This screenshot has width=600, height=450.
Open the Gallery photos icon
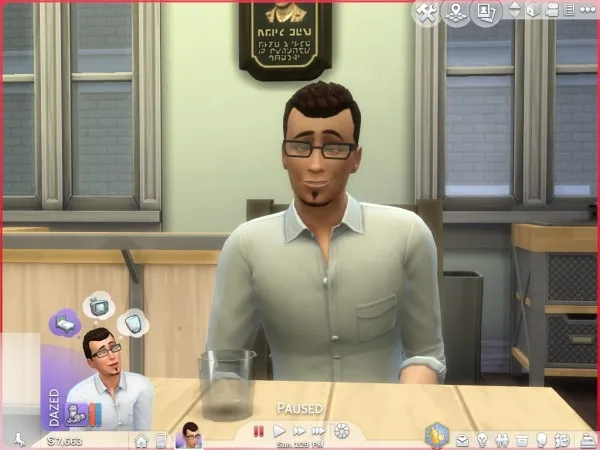487,13
